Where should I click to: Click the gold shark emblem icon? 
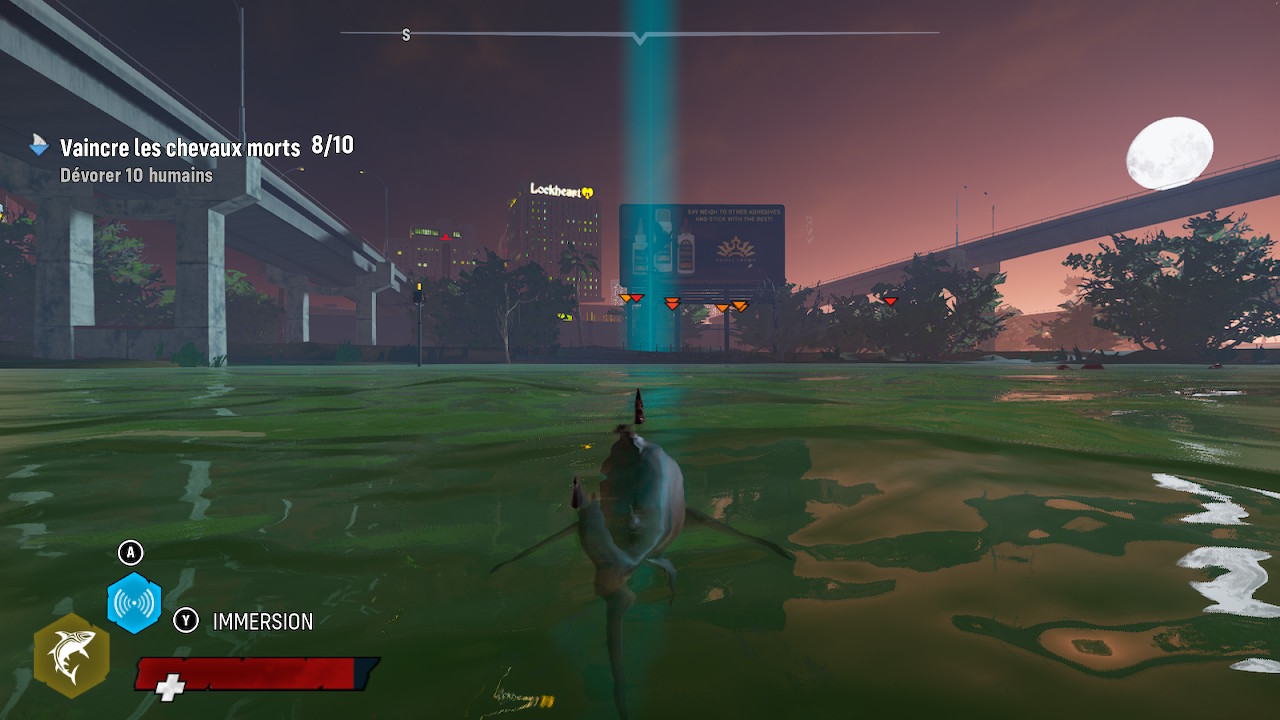click(72, 655)
